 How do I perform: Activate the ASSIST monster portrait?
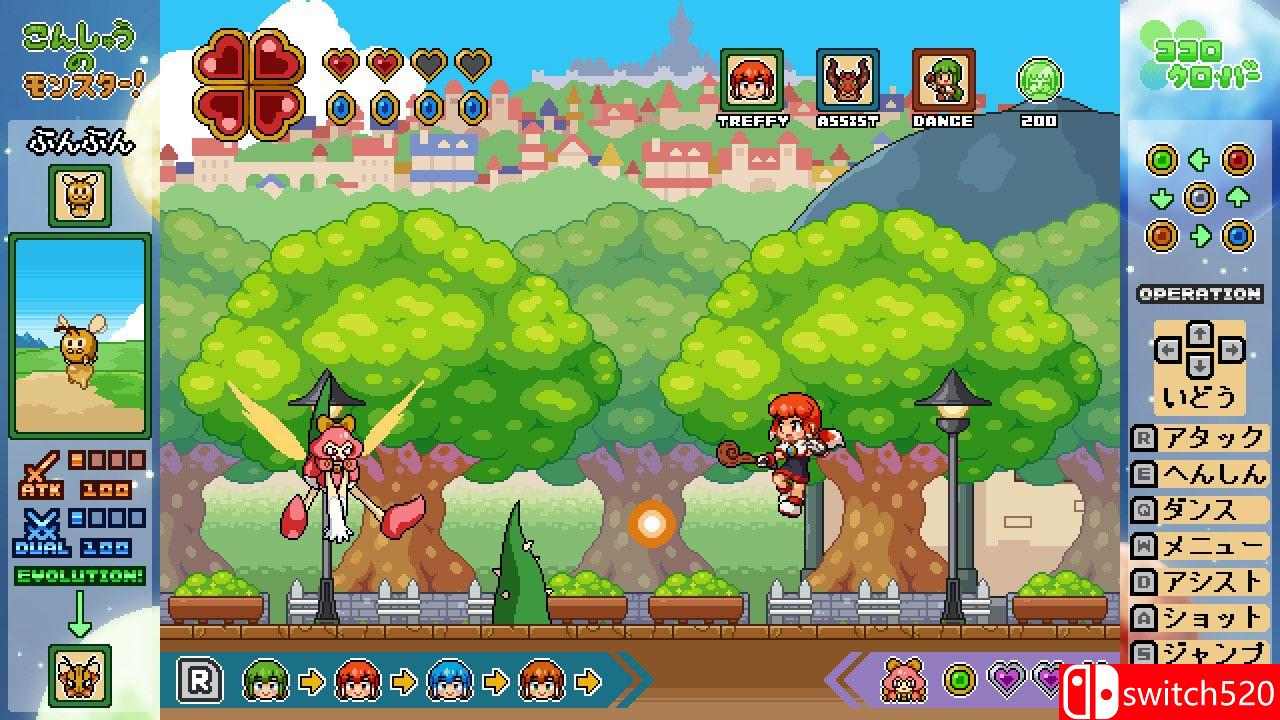847,80
